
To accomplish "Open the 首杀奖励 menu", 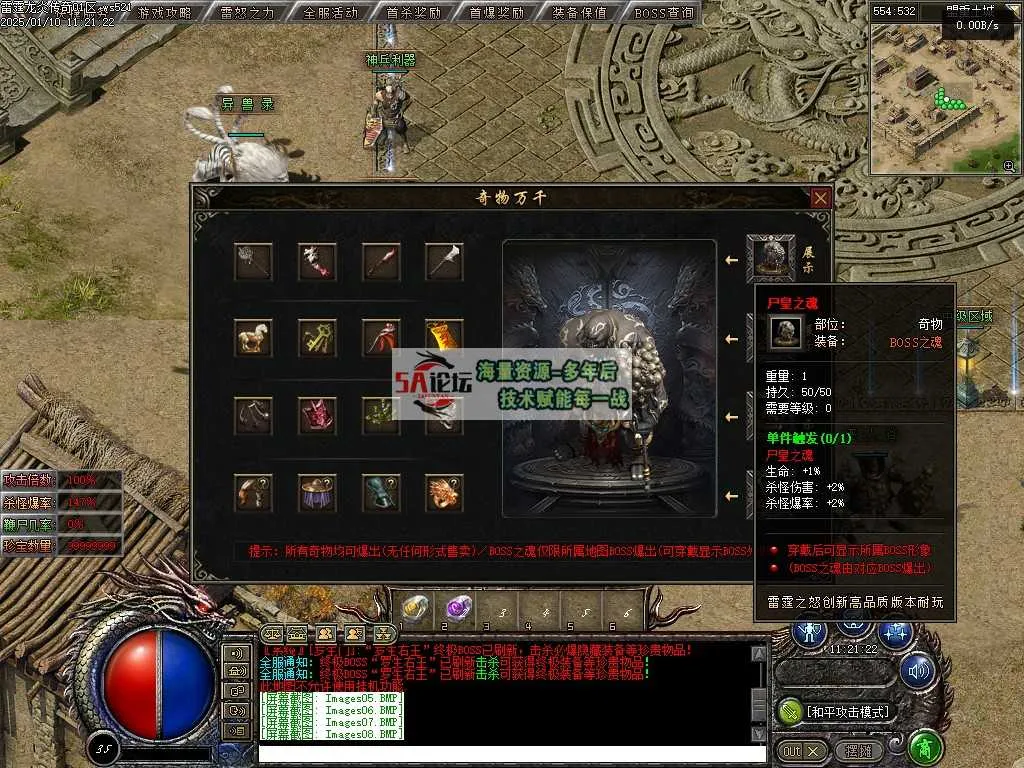I will (x=413, y=13).
